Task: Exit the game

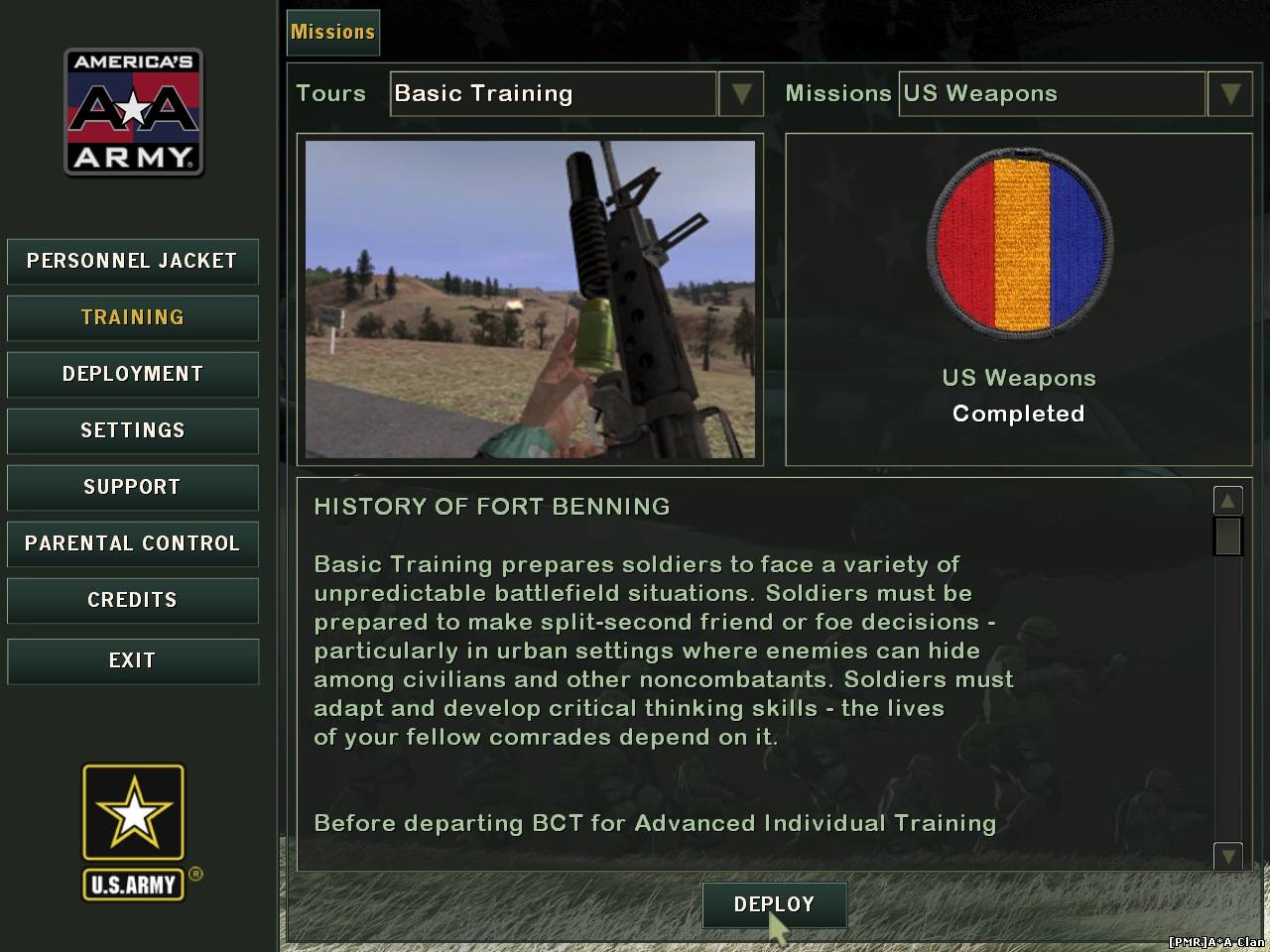Action: 132,661
